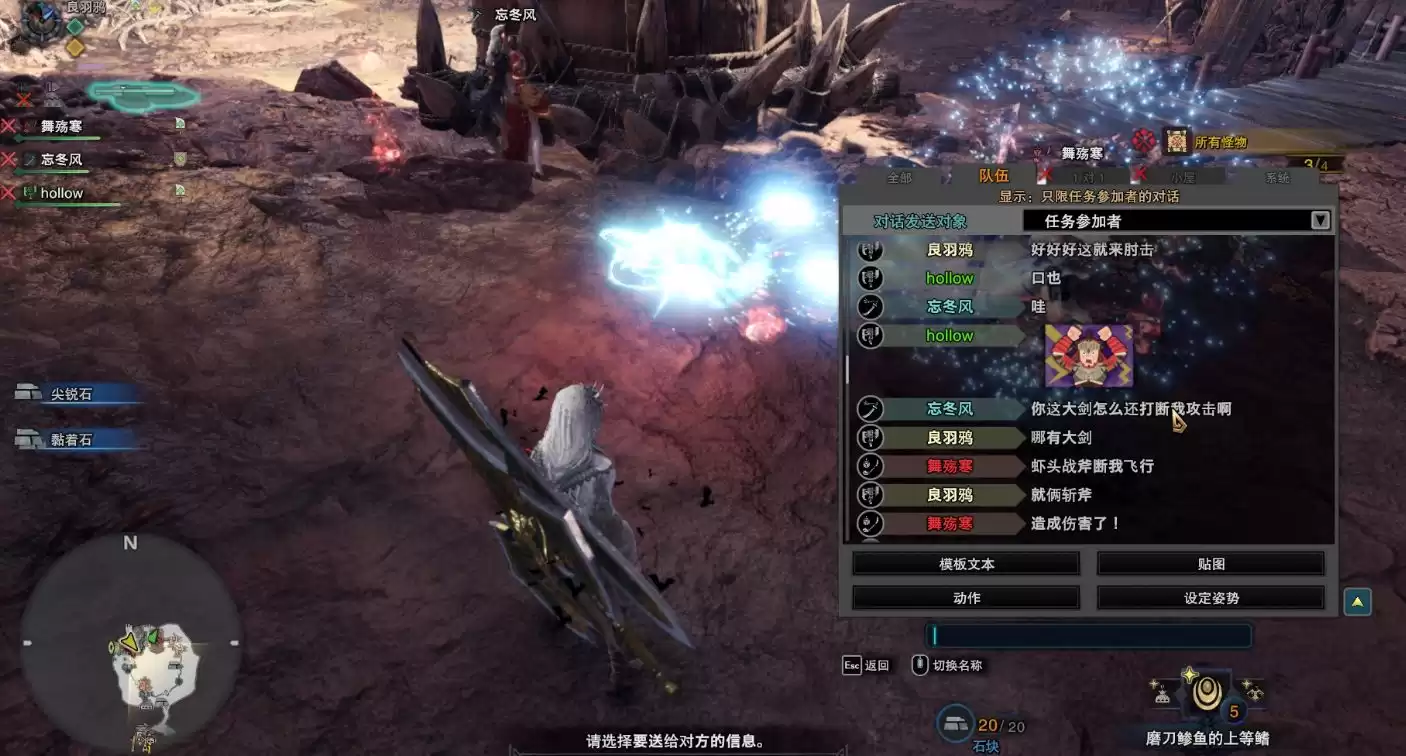This screenshot has height=756, width=1406.
Task: Switch to the 全部 chat tab
Action: click(x=900, y=178)
